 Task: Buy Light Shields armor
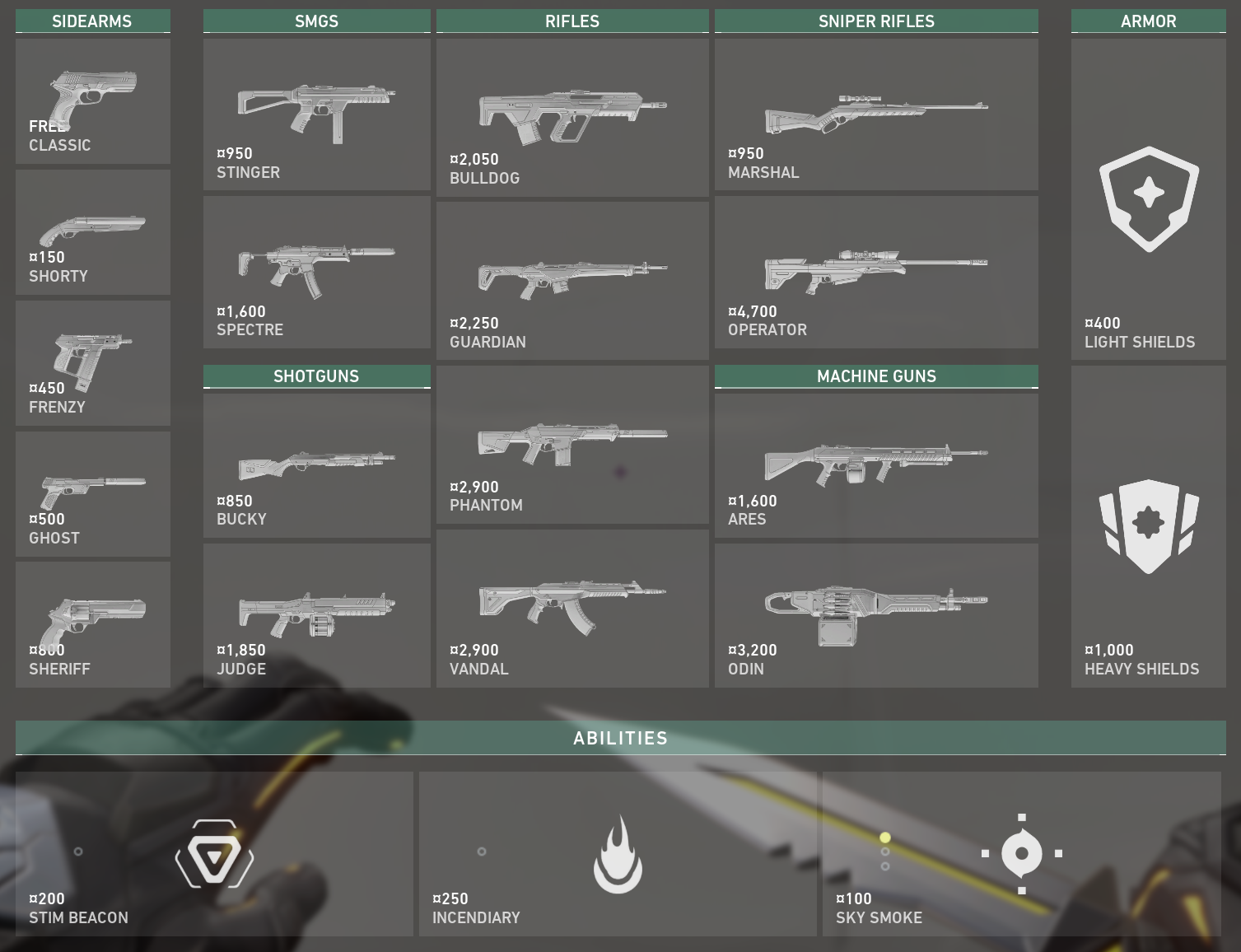1148,199
